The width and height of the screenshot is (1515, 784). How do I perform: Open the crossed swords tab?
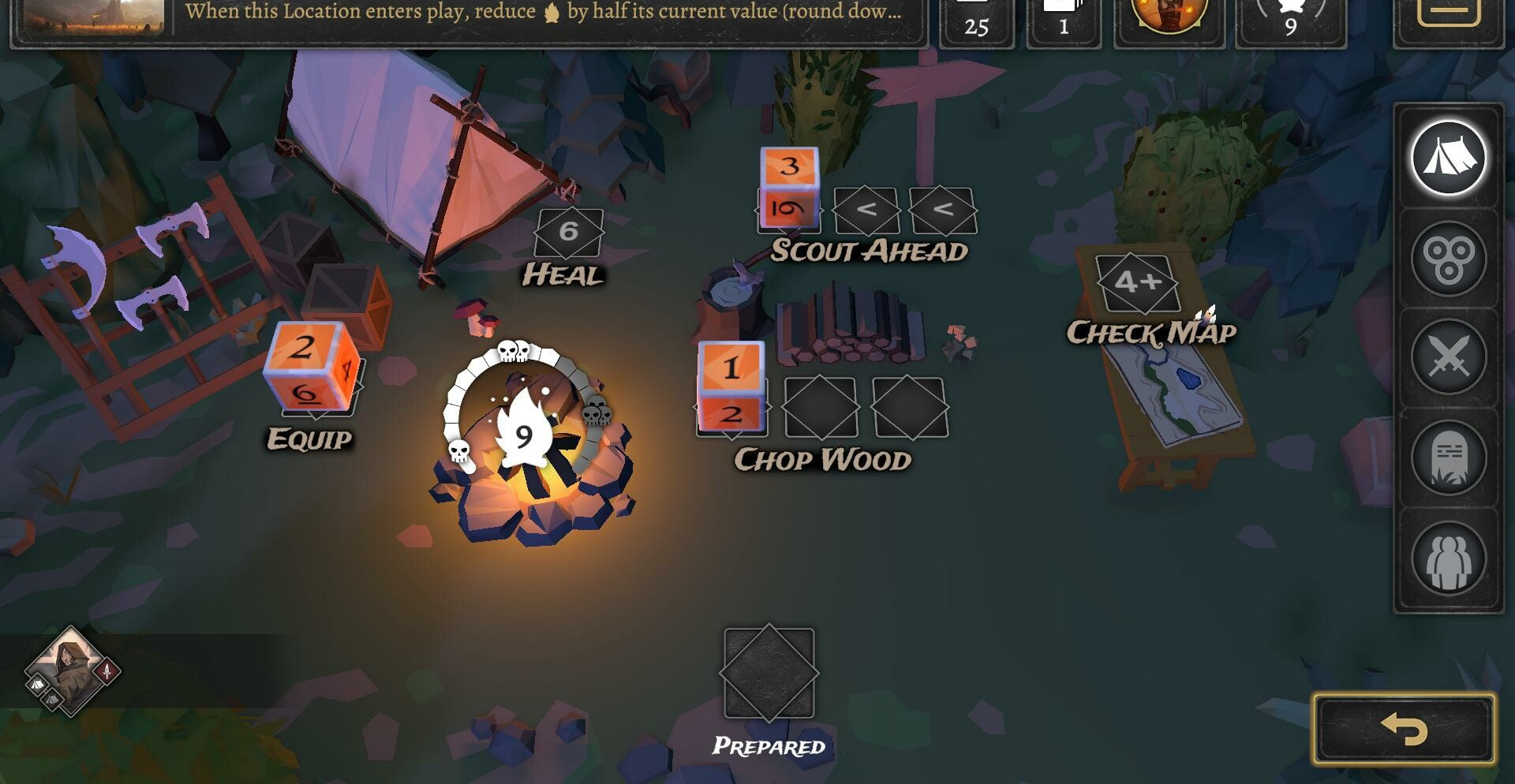click(1448, 358)
